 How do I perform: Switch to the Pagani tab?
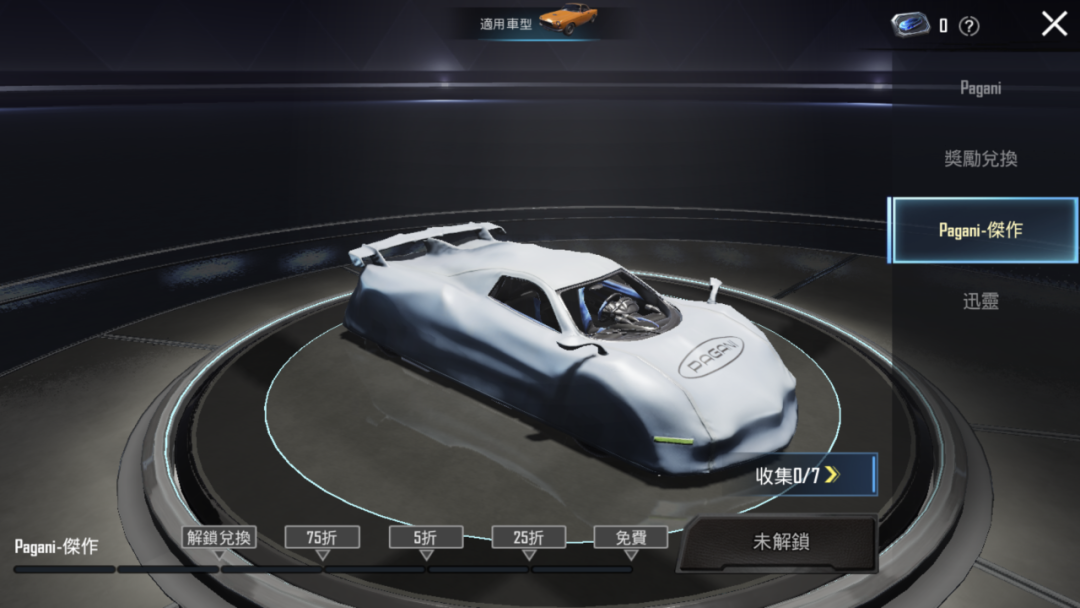tap(980, 88)
